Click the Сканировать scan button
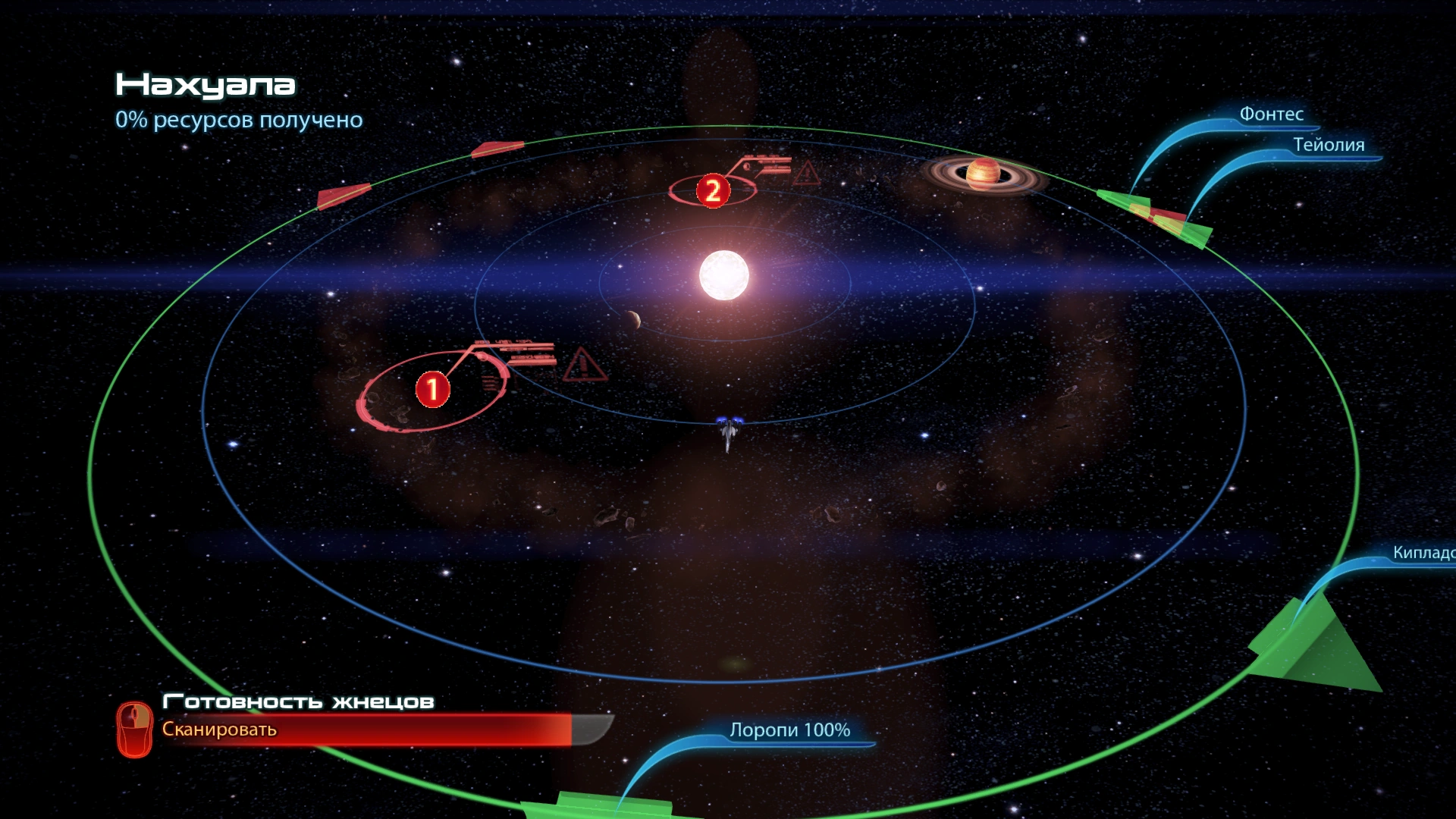 tap(219, 730)
